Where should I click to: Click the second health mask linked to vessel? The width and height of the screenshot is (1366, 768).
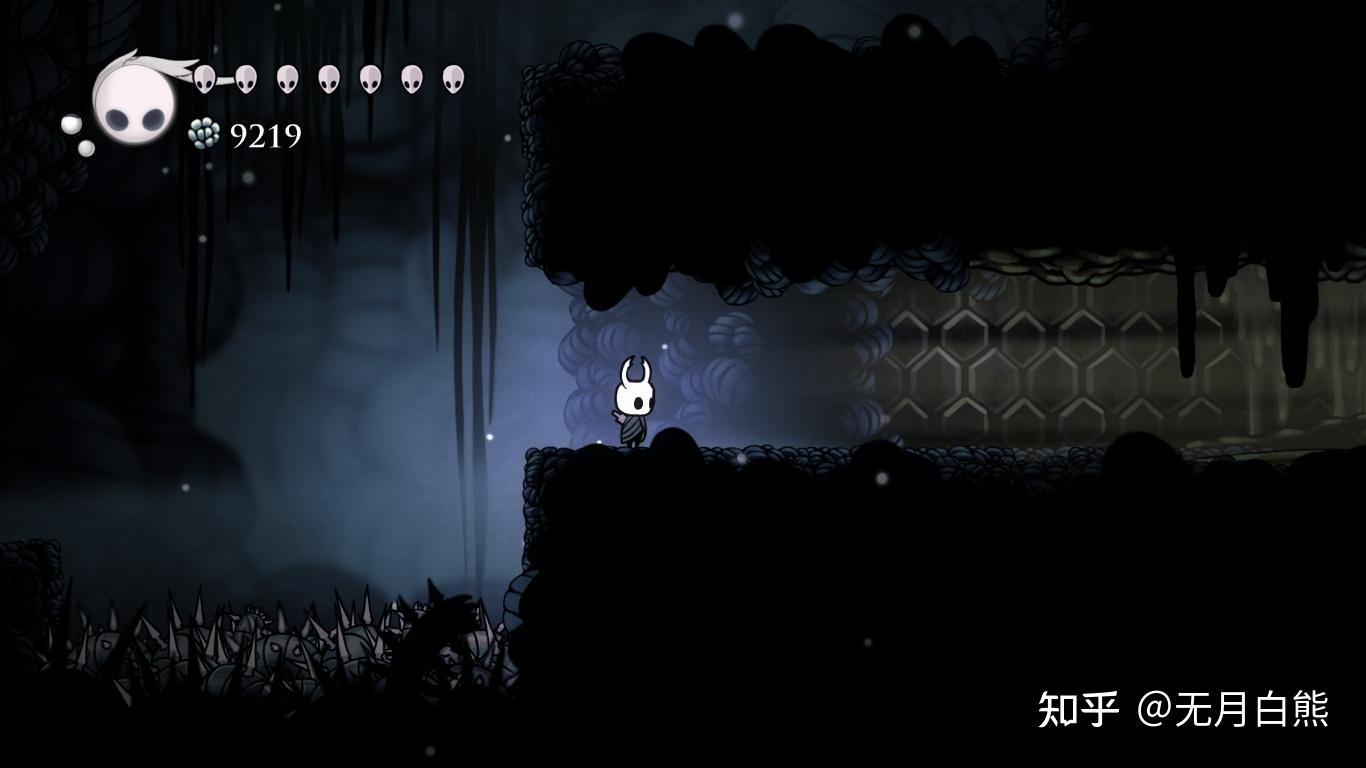point(245,78)
